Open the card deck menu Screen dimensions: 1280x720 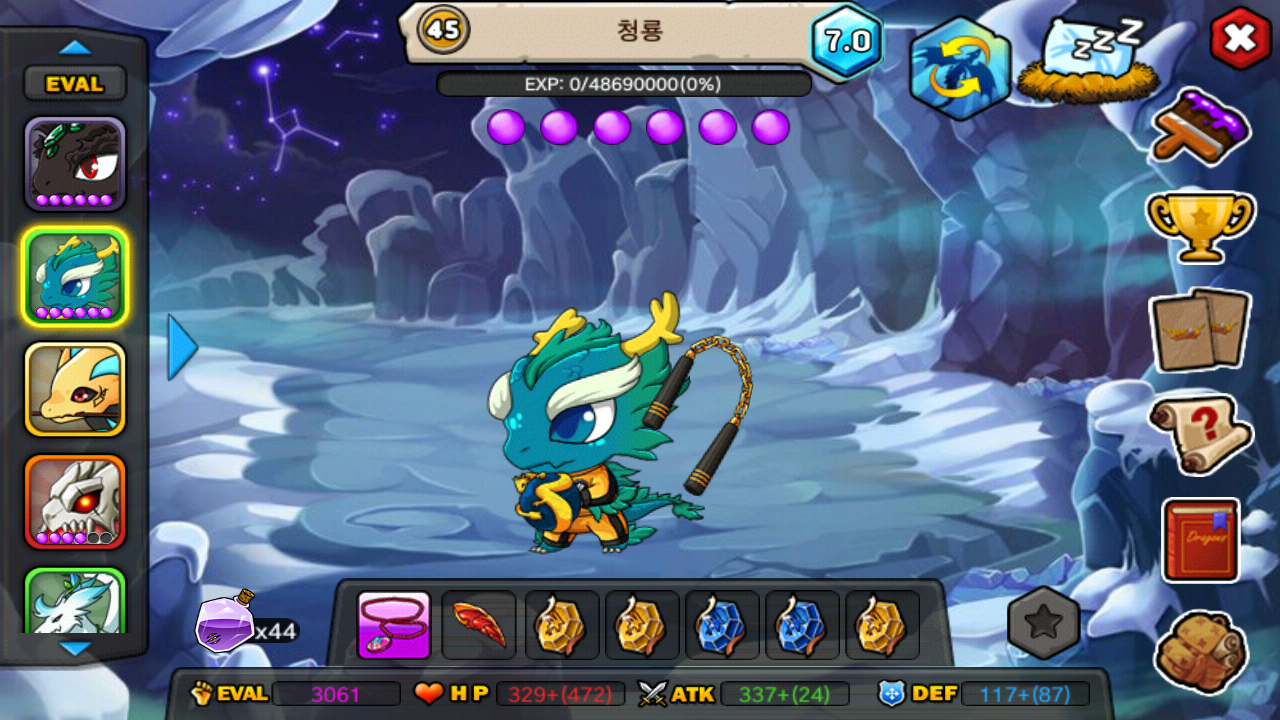coord(1200,329)
